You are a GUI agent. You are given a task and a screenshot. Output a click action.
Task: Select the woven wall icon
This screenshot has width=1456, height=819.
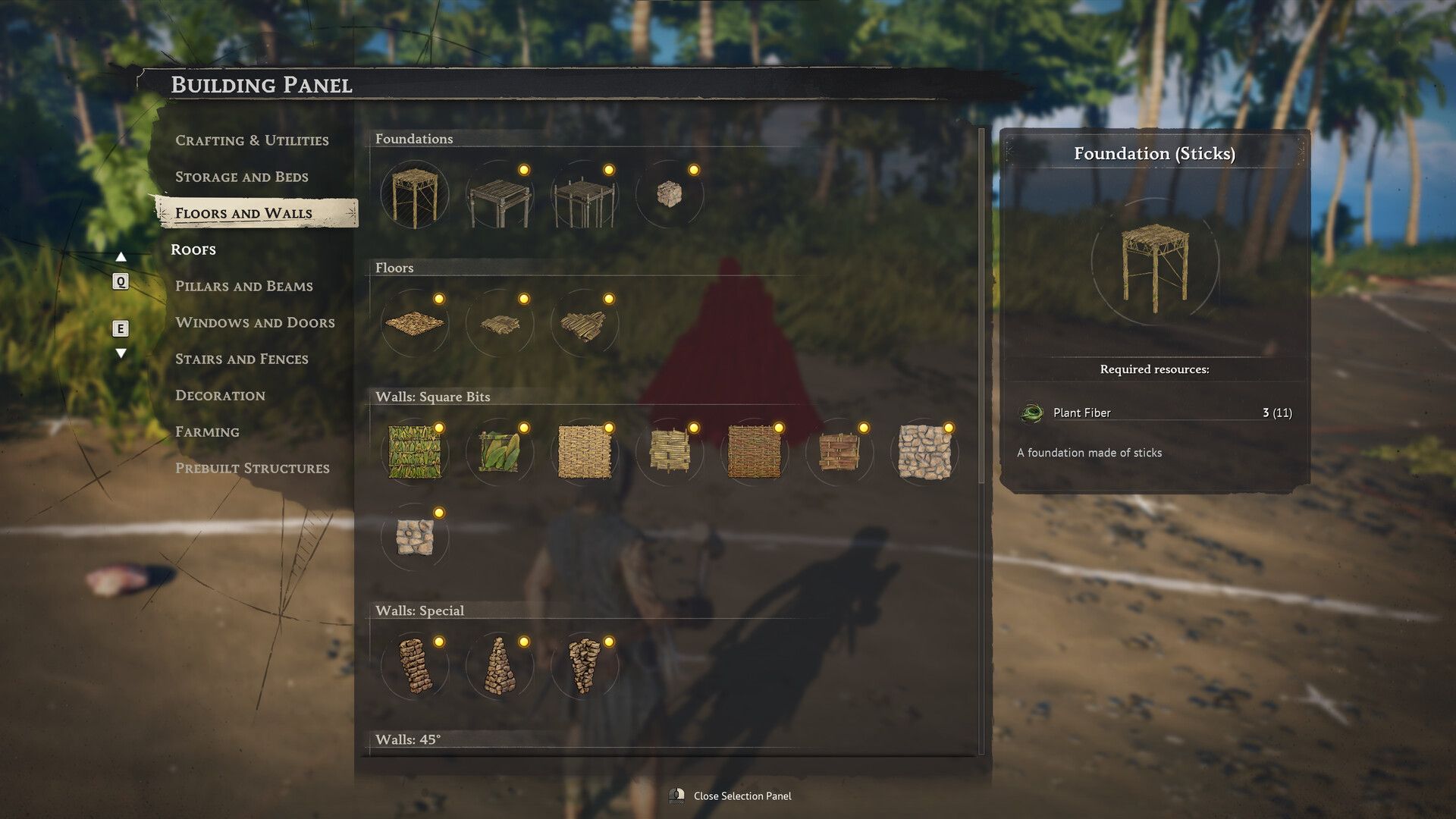[x=585, y=453]
